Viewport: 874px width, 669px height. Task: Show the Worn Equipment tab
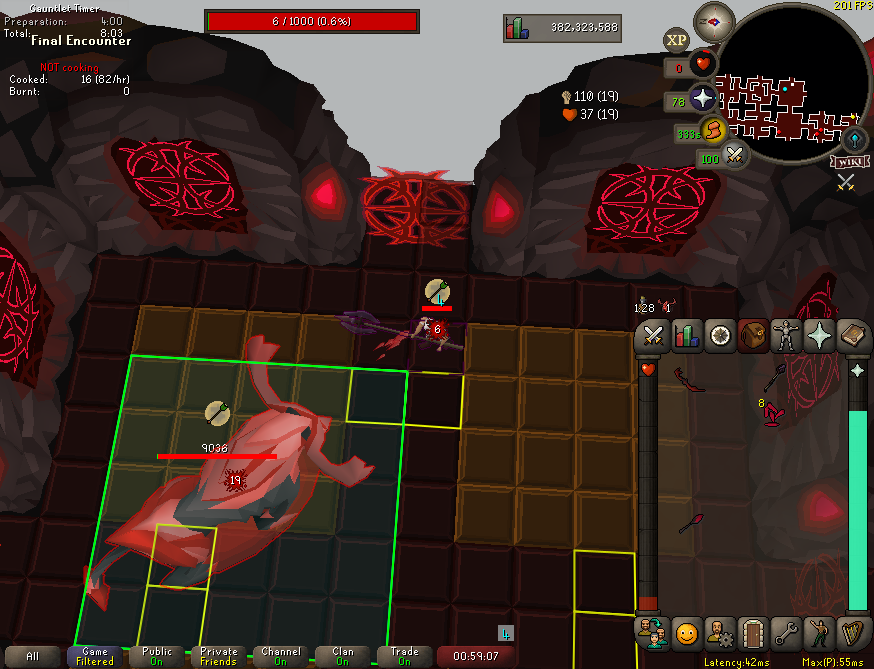pos(786,336)
